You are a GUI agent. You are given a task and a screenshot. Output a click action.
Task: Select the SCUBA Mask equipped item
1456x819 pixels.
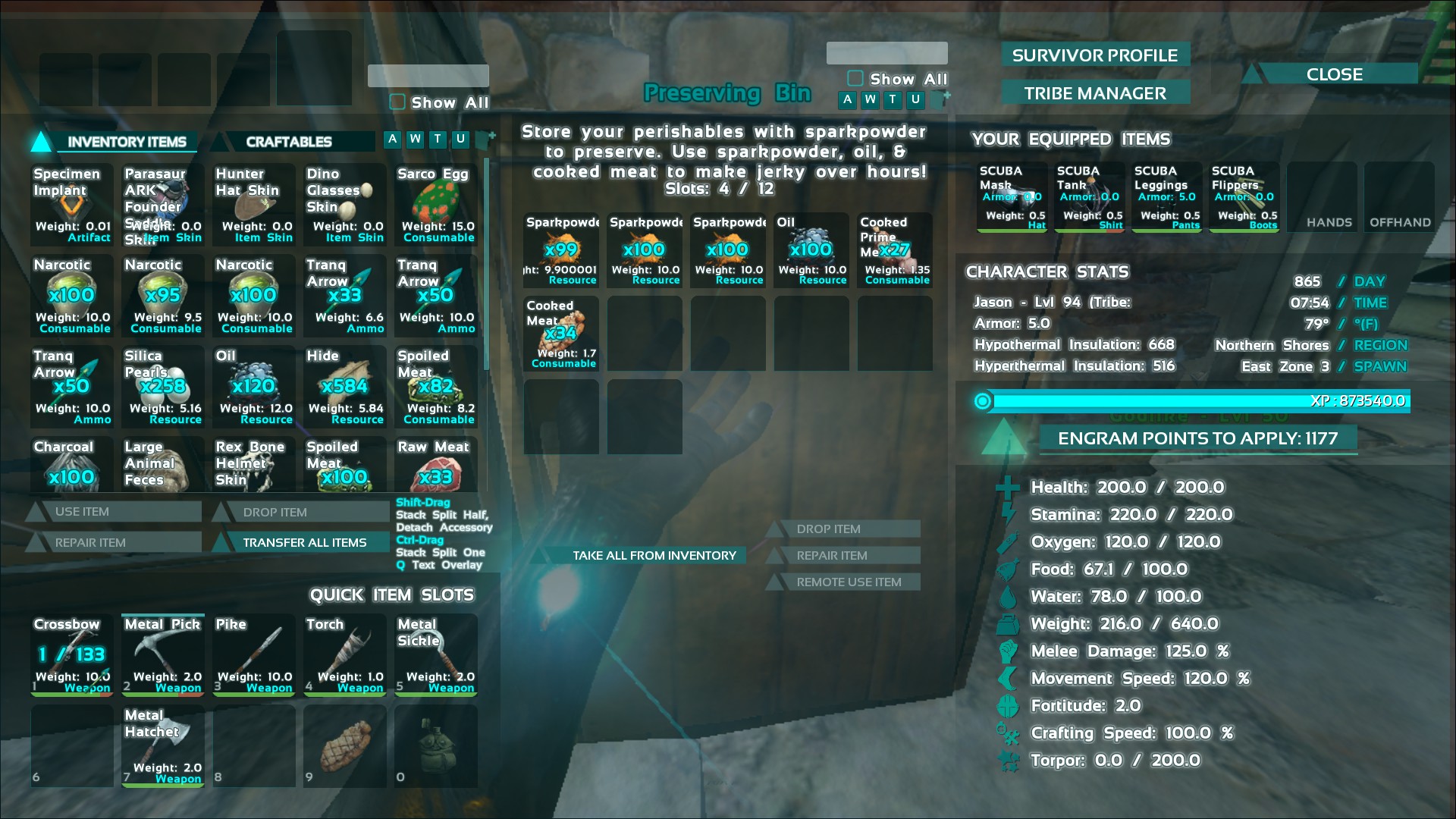pyautogui.click(x=1012, y=196)
